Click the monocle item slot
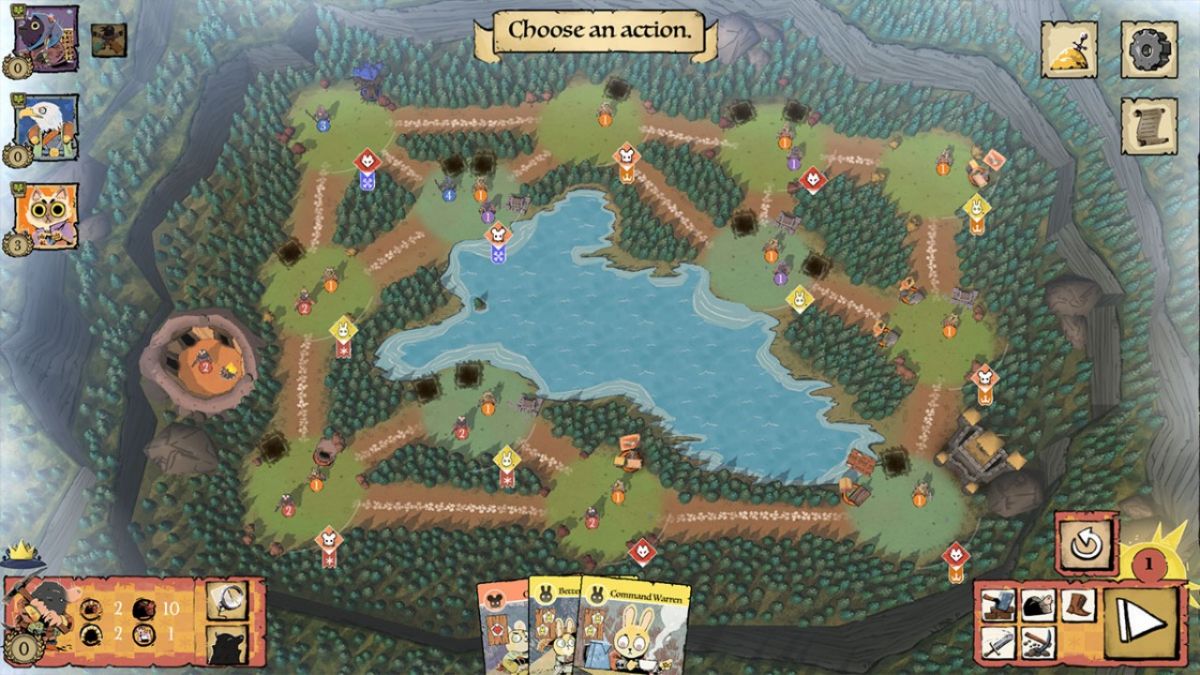The height and width of the screenshot is (675, 1200). coord(226,600)
